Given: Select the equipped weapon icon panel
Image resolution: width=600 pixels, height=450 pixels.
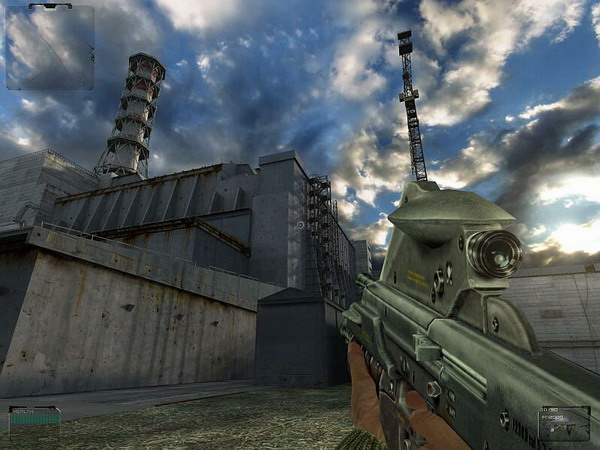Looking at the screenshot, I should 564,423.
